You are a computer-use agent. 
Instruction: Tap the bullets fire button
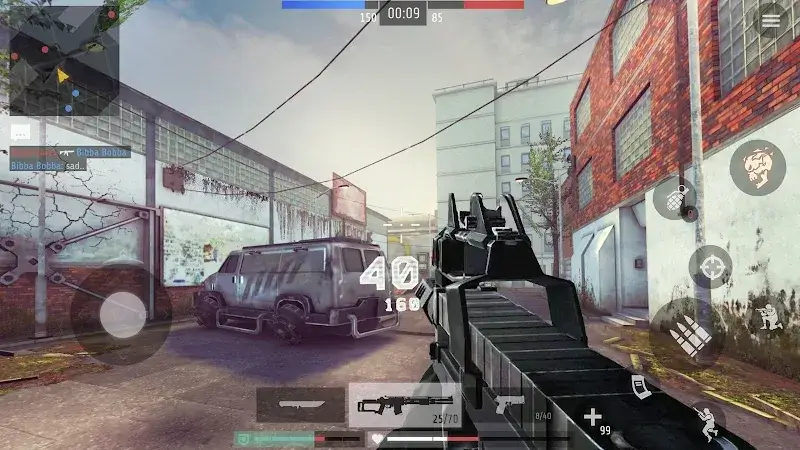[x=690, y=334]
